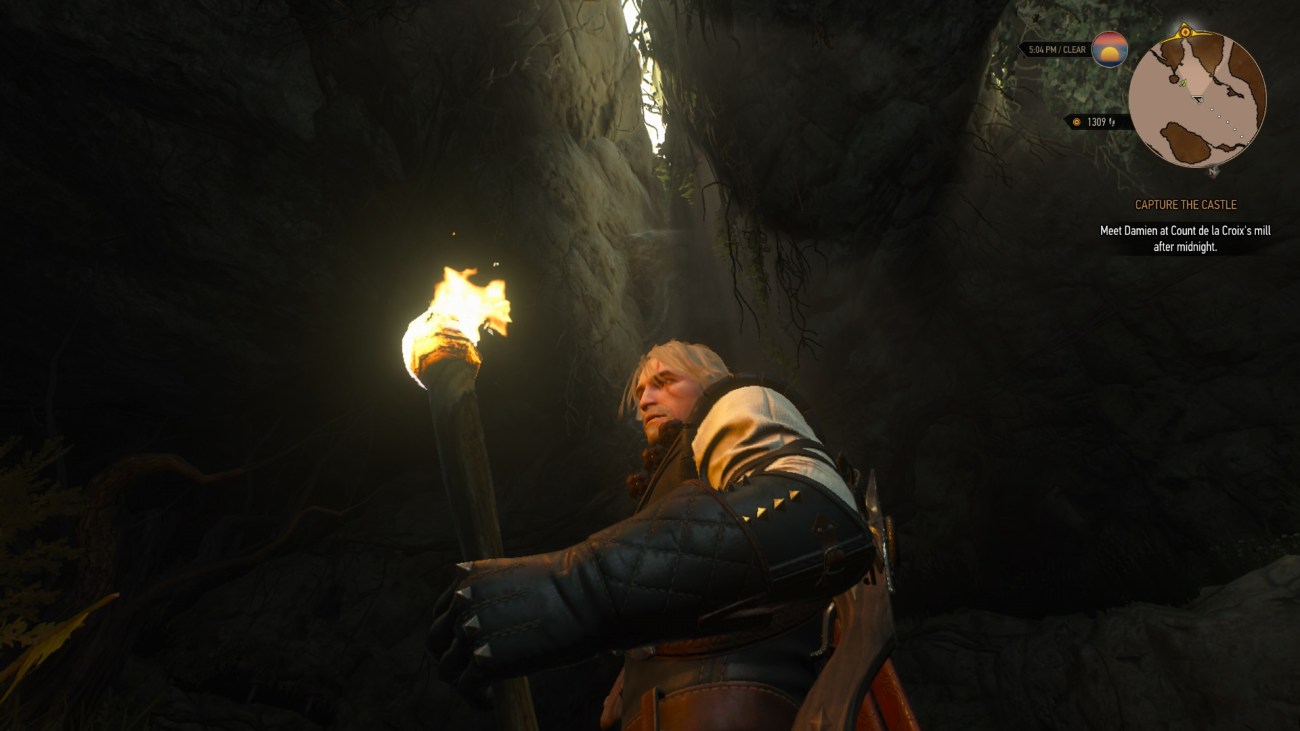The width and height of the screenshot is (1300, 731).
Task: Select the N compass letter below the minimap
Action: [1213, 173]
